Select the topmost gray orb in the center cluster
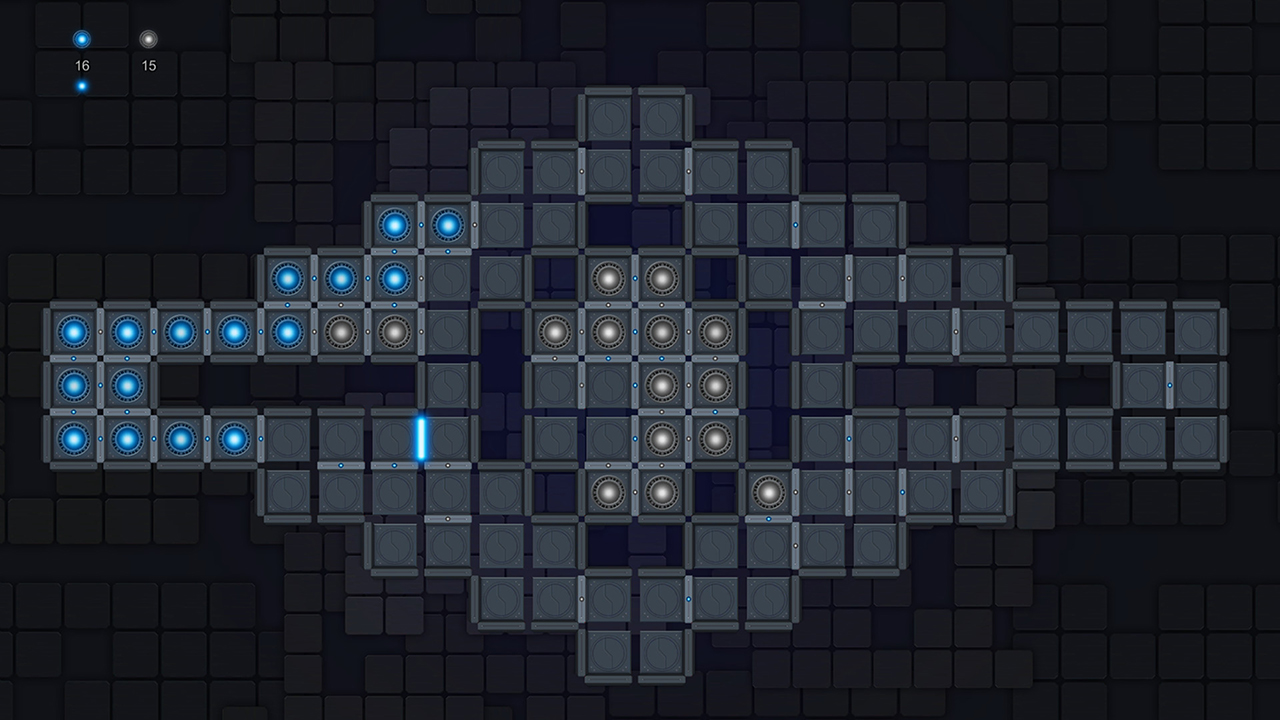Viewport: 1280px width, 720px height. 607,277
